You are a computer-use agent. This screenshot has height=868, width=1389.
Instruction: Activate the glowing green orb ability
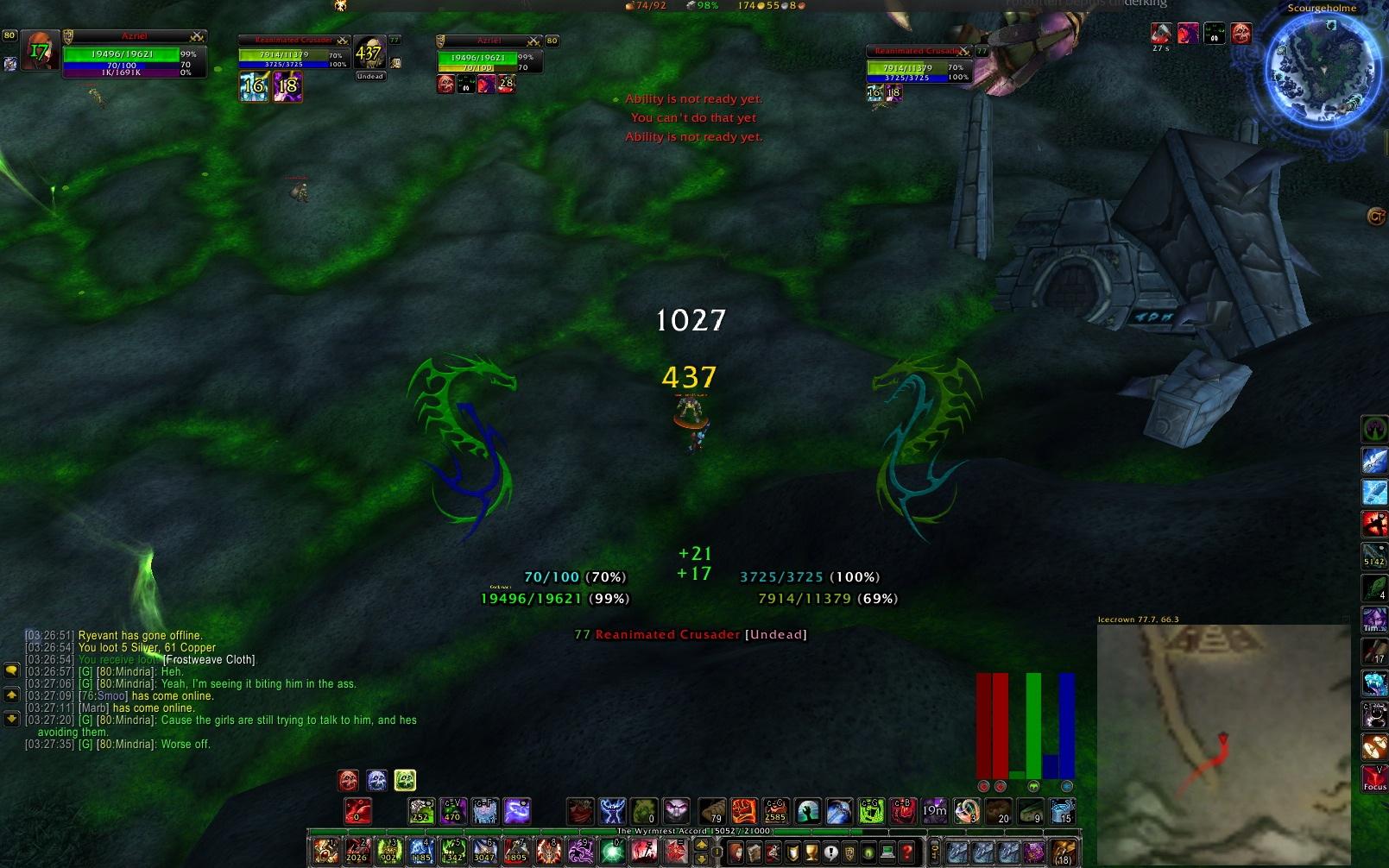point(612,852)
